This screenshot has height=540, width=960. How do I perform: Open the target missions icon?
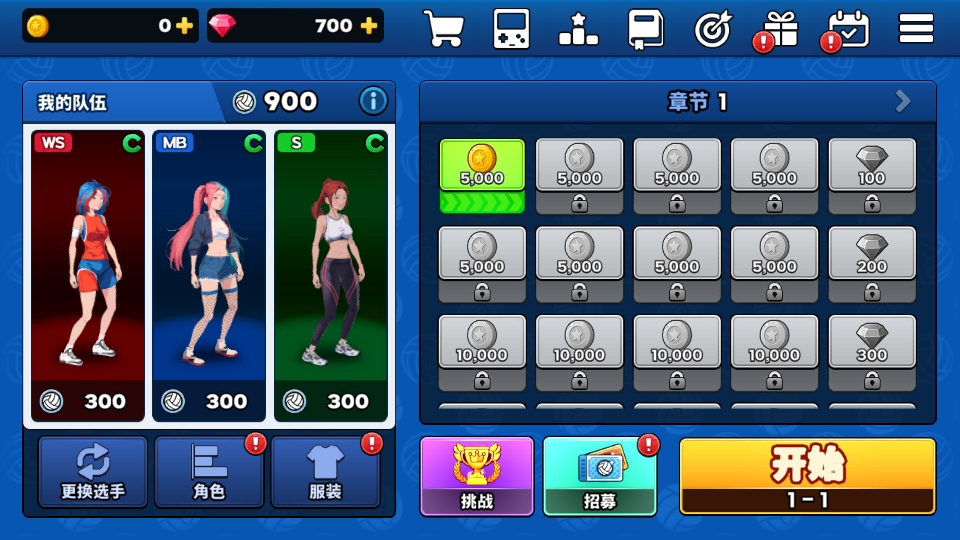pos(713,28)
